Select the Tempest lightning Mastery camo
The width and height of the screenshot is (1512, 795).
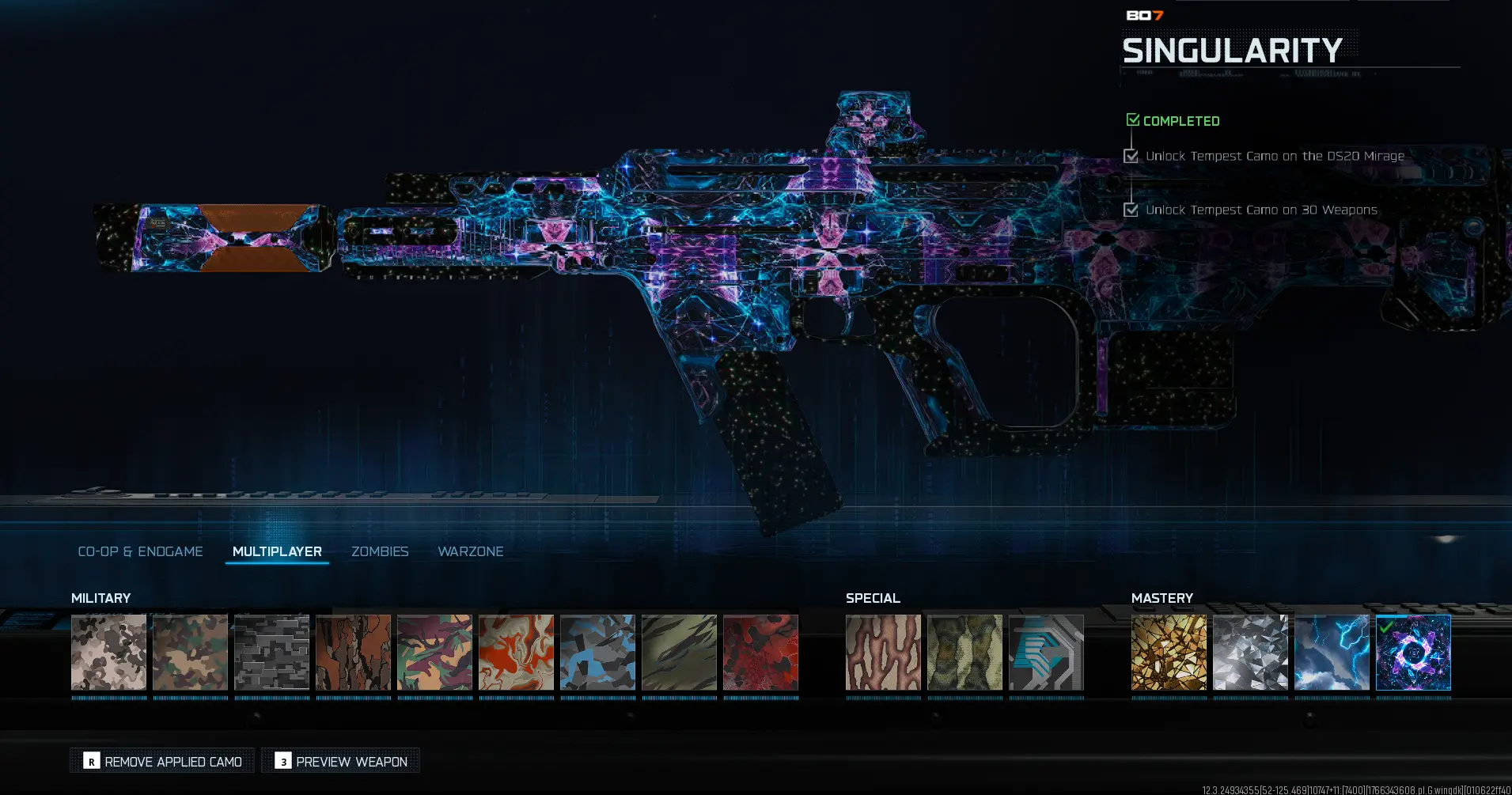click(x=1332, y=653)
